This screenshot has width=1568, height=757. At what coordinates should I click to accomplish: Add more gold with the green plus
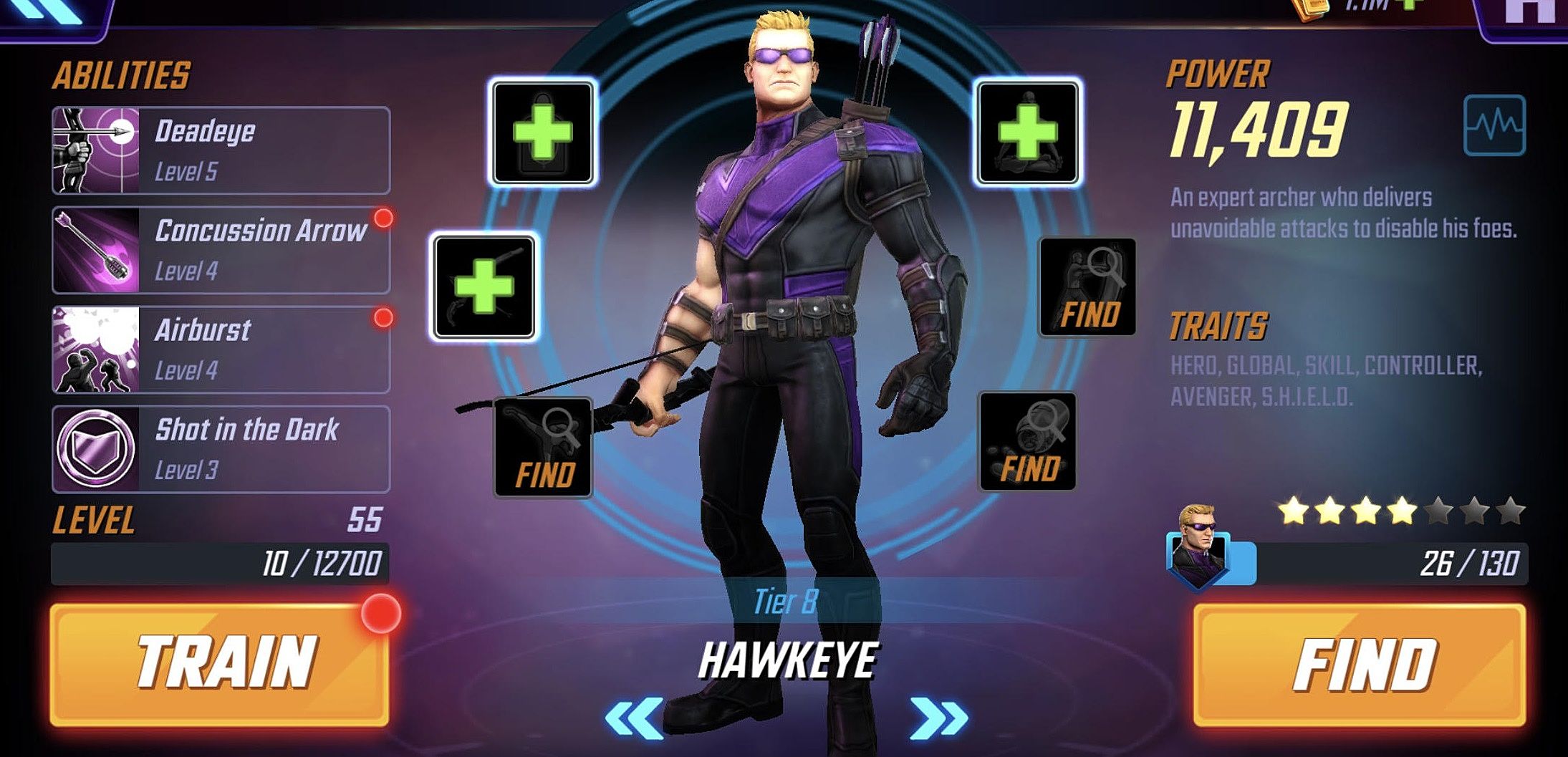[1408, 4]
